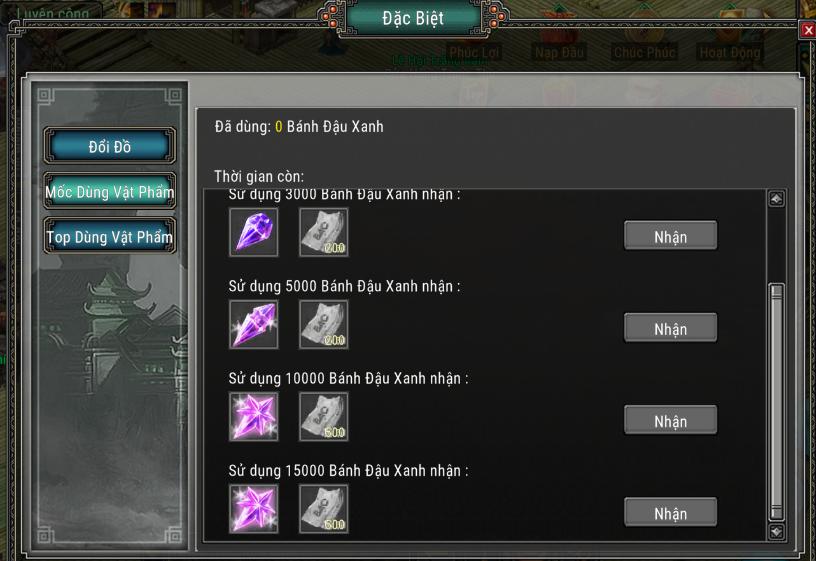Click the scroll-down arrow of the reward list
This screenshot has width=816, height=561.
[776, 532]
